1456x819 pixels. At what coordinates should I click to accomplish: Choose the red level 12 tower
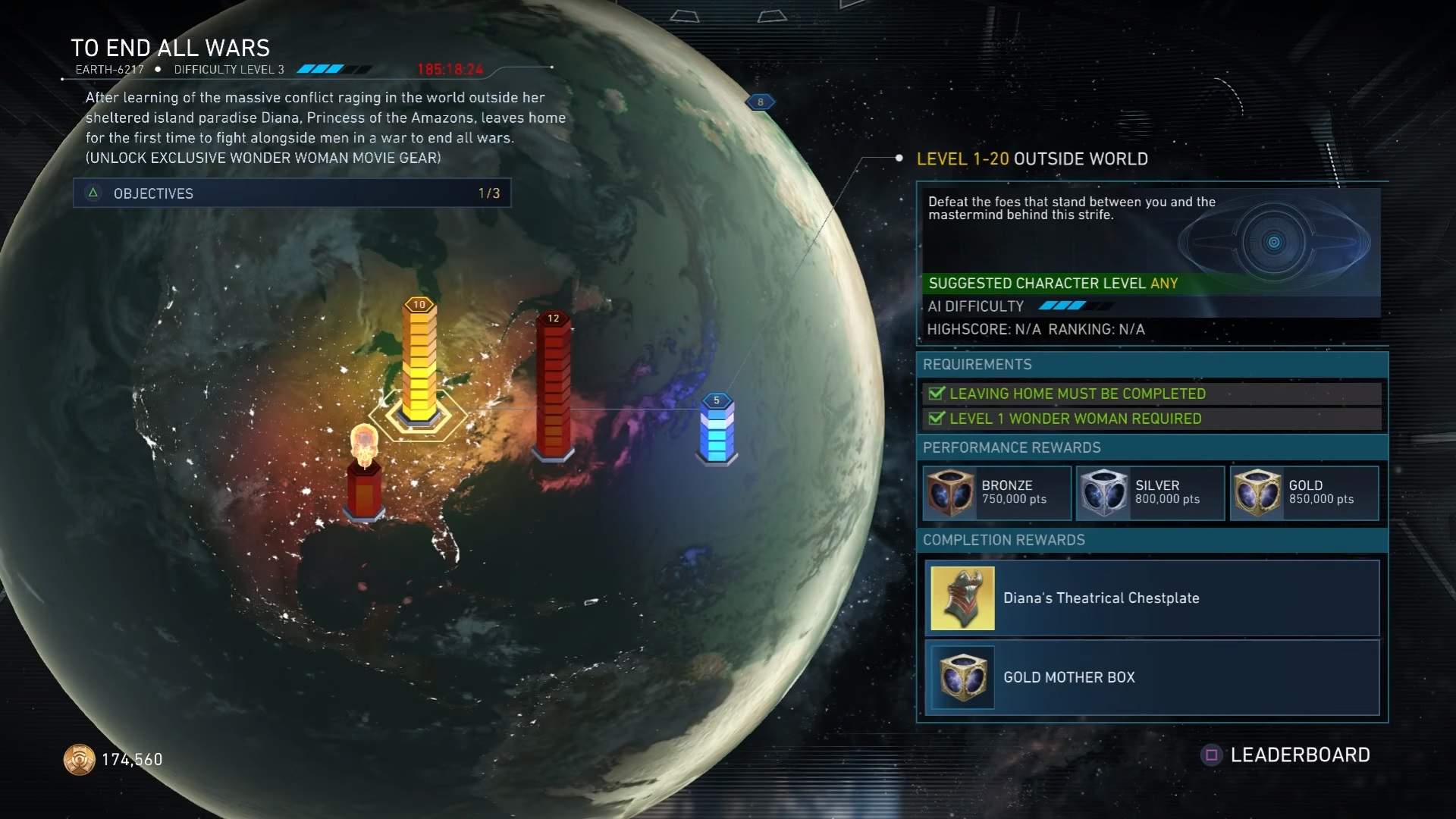pos(554,387)
